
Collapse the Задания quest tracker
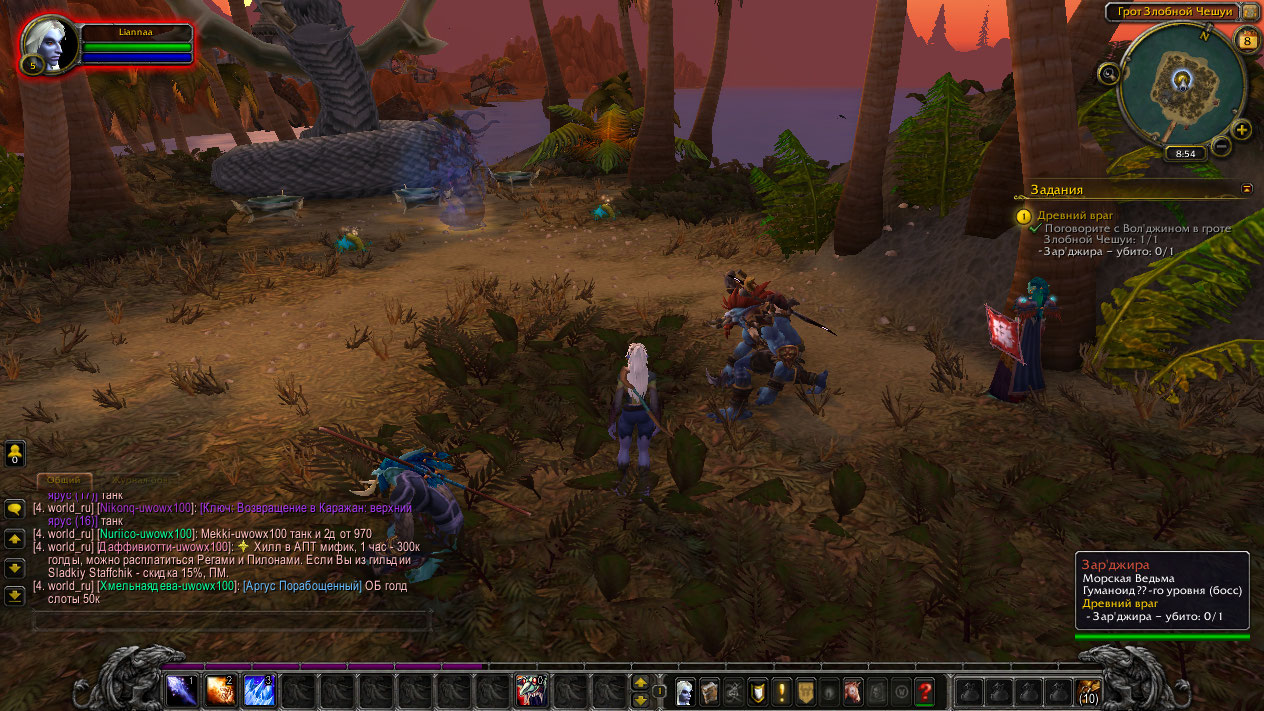point(1247,188)
